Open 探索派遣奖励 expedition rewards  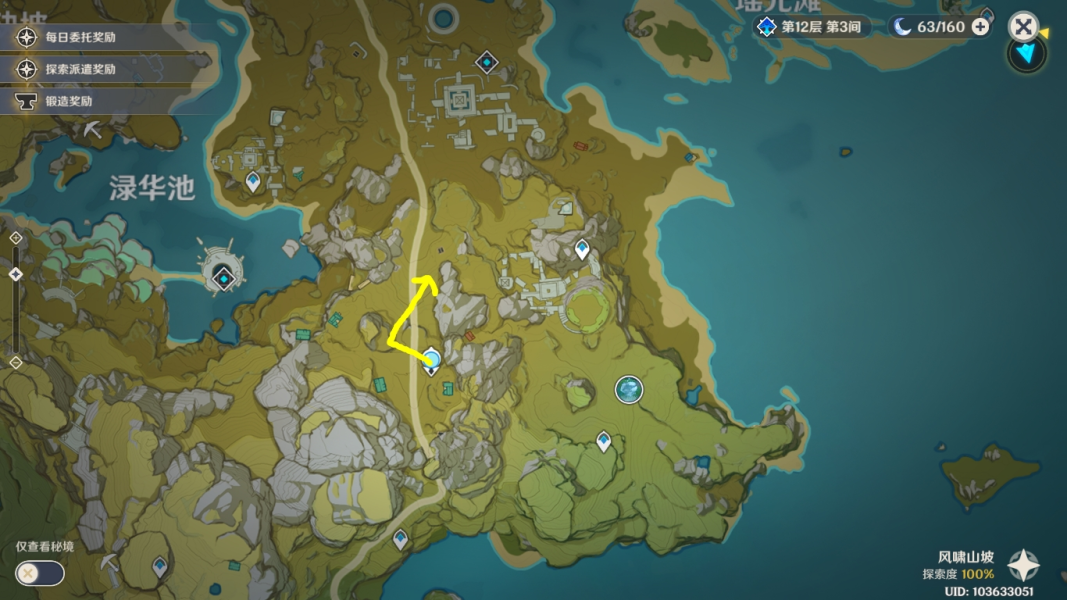(x=80, y=70)
